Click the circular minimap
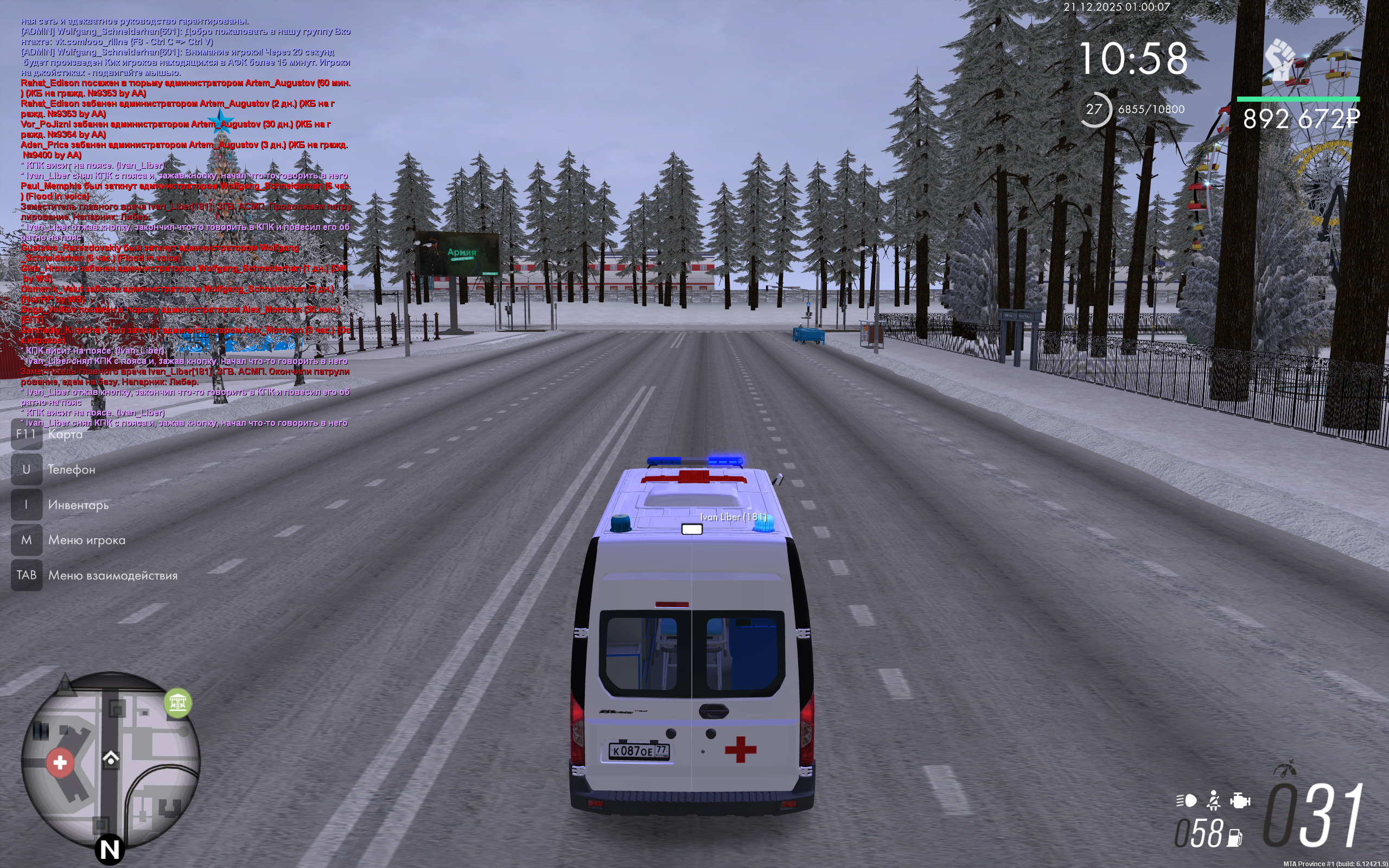This screenshot has width=1389, height=868. pos(111,761)
